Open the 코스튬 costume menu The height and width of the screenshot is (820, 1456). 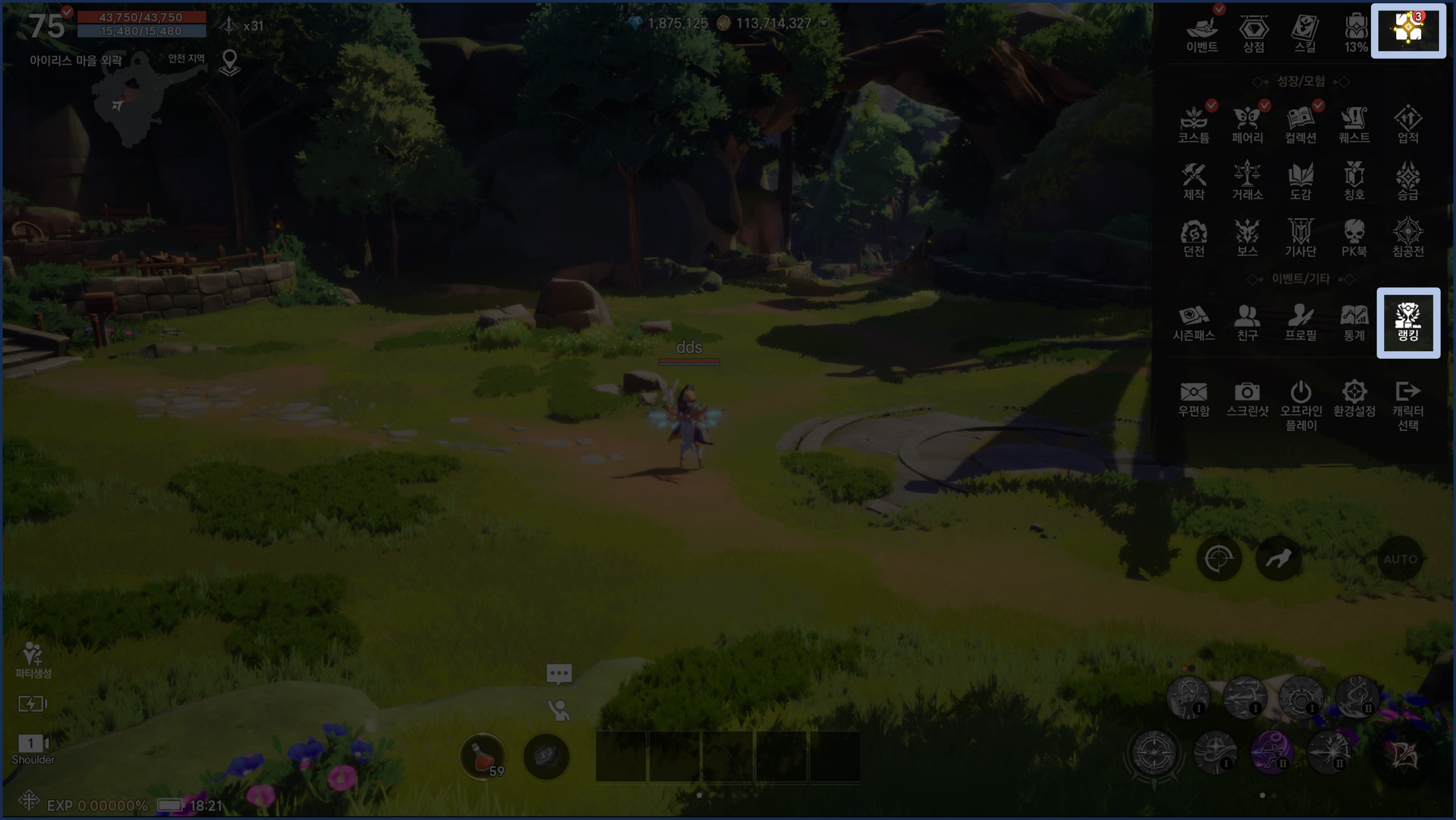(x=1194, y=125)
